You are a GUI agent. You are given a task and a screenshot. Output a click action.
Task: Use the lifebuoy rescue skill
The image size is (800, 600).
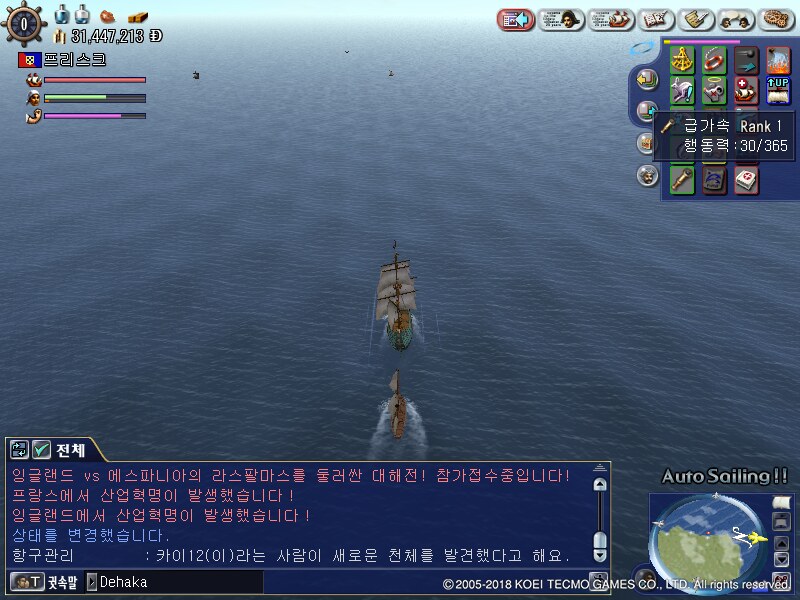pos(714,60)
